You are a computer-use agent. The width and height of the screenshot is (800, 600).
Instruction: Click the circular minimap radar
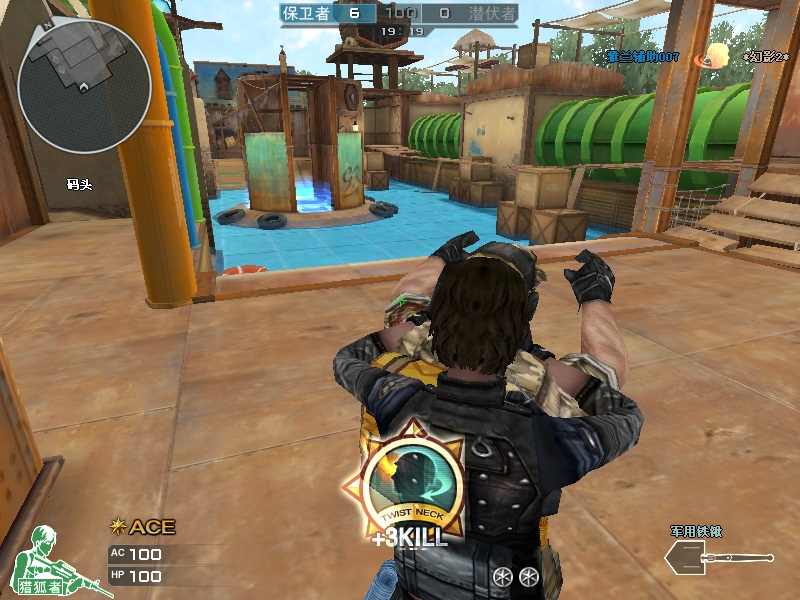click(x=84, y=87)
